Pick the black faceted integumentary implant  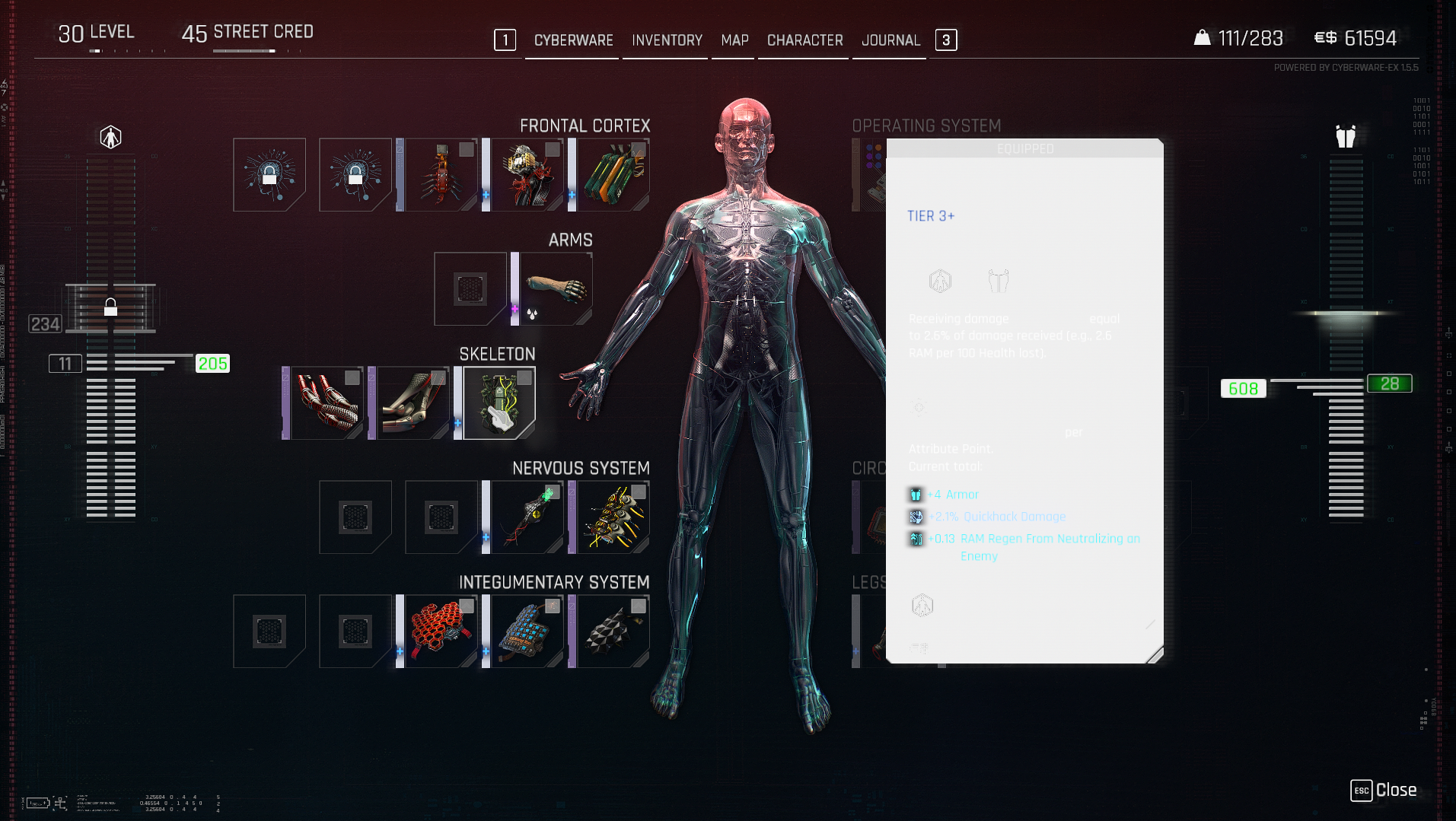point(613,632)
